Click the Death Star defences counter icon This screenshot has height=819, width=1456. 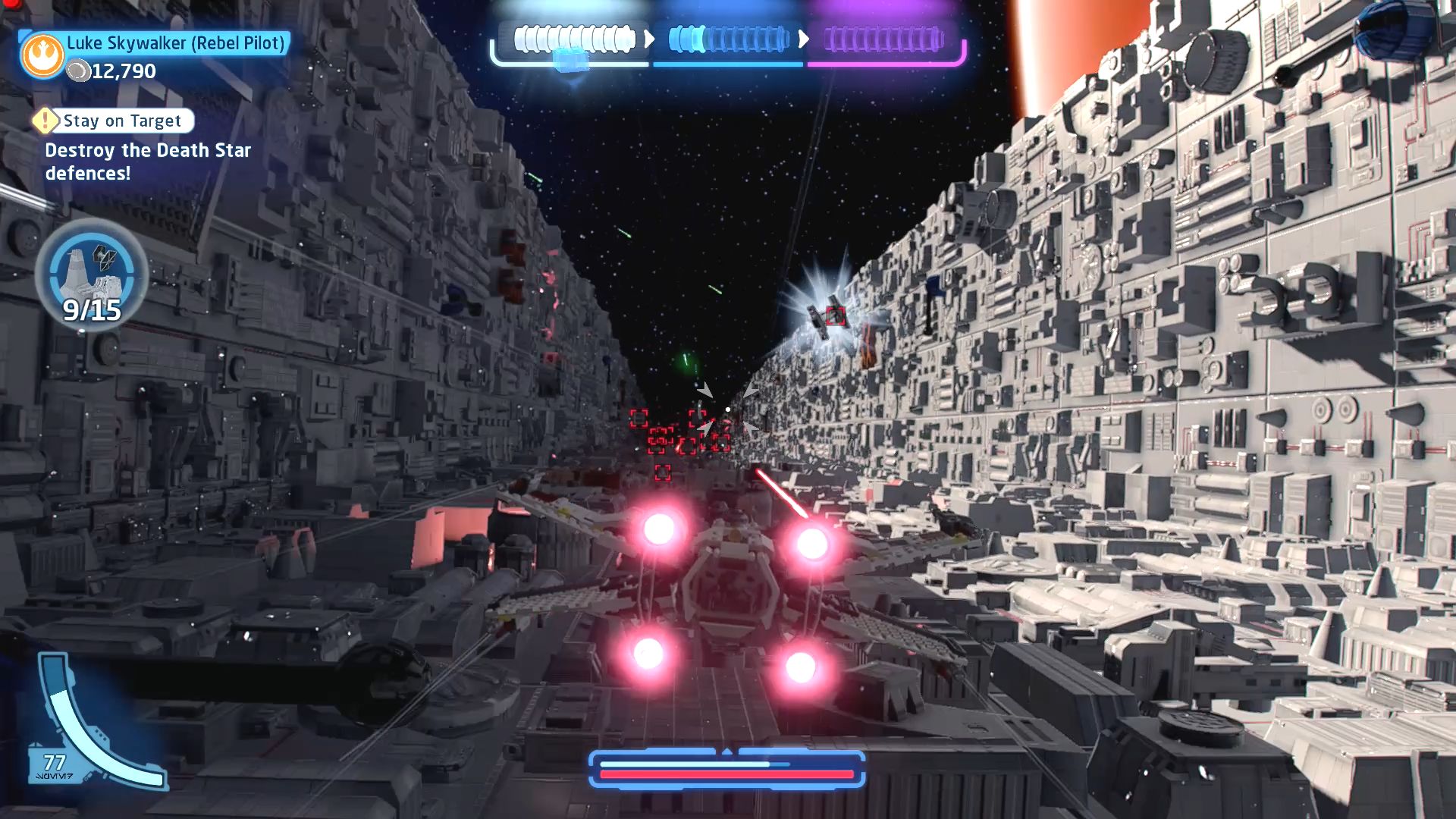click(92, 275)
